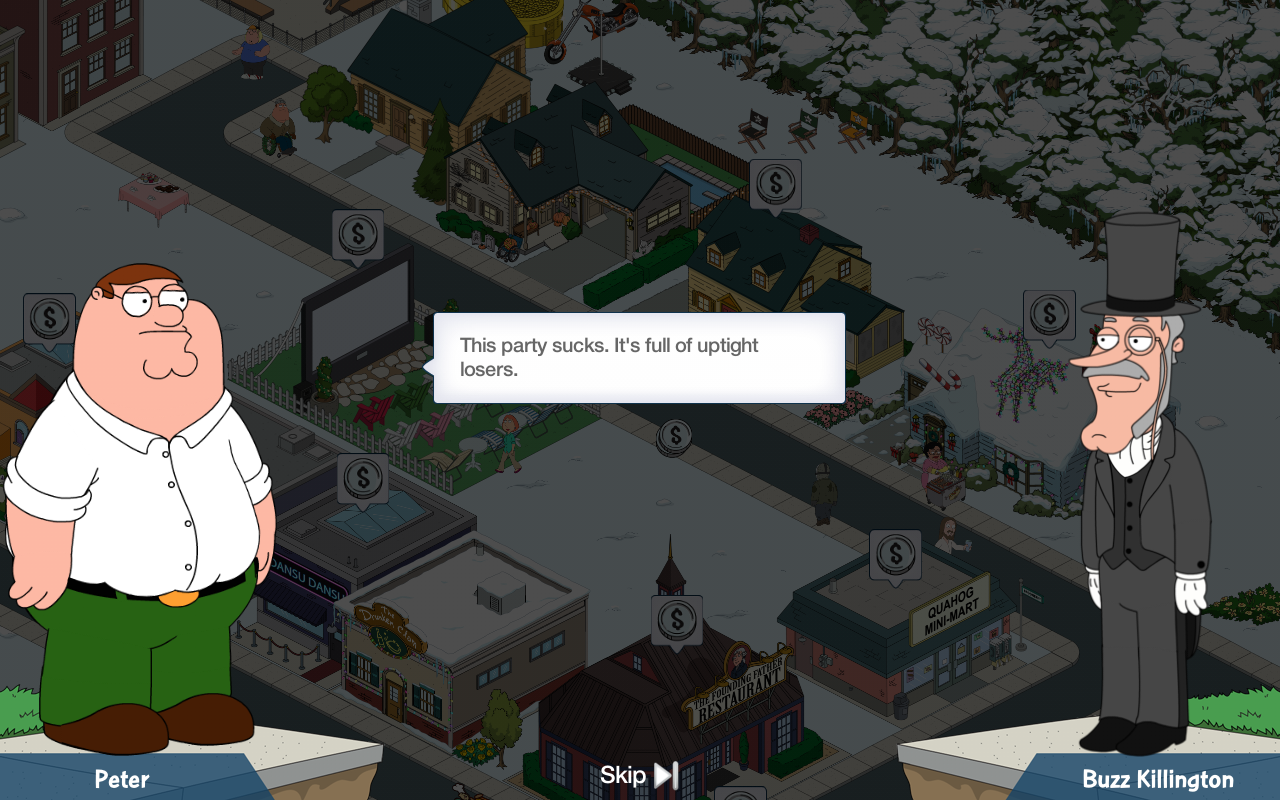Advance Peter's speech bubble about the party

(x=639, y=358)
